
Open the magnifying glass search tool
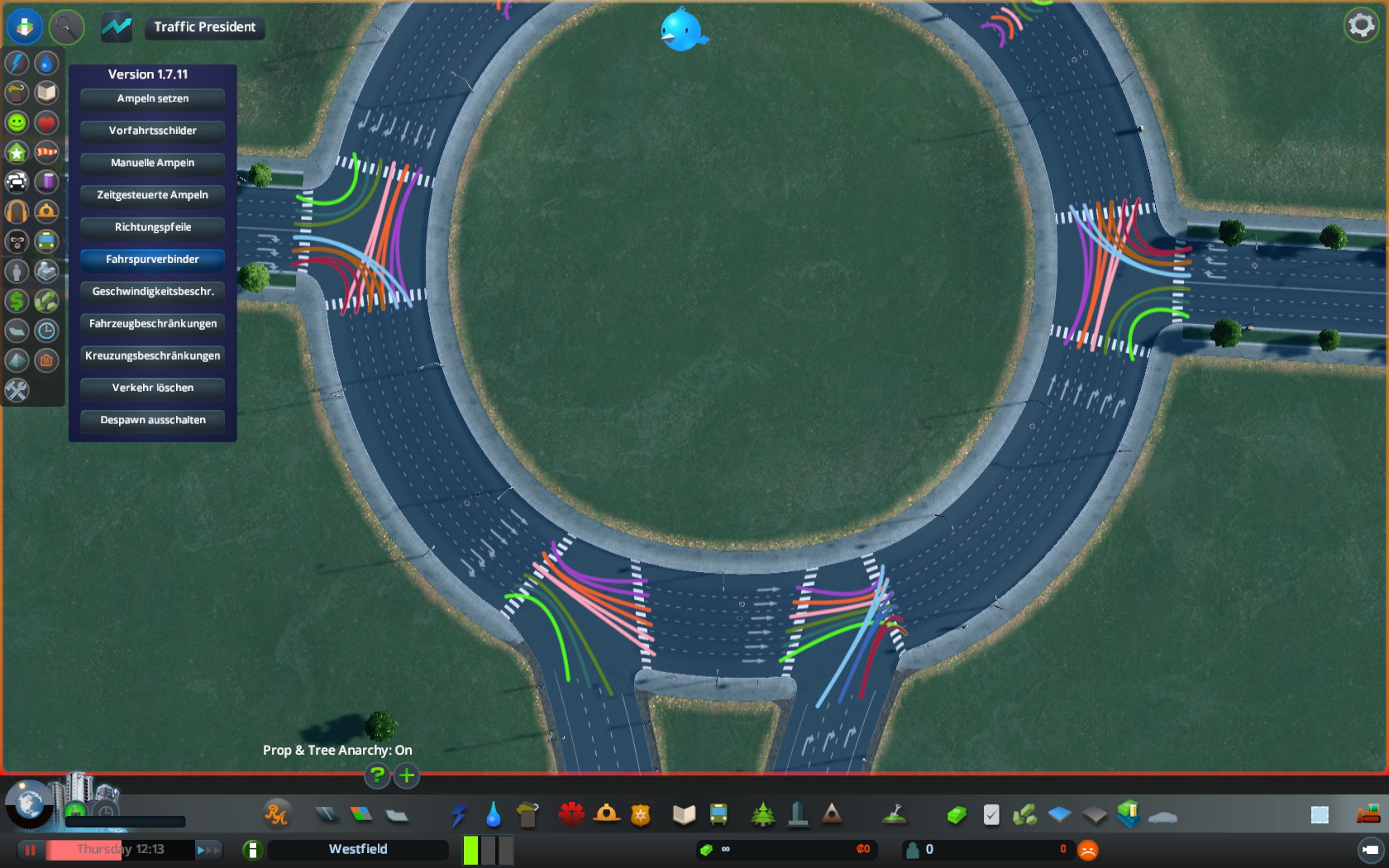pos(66,27)
